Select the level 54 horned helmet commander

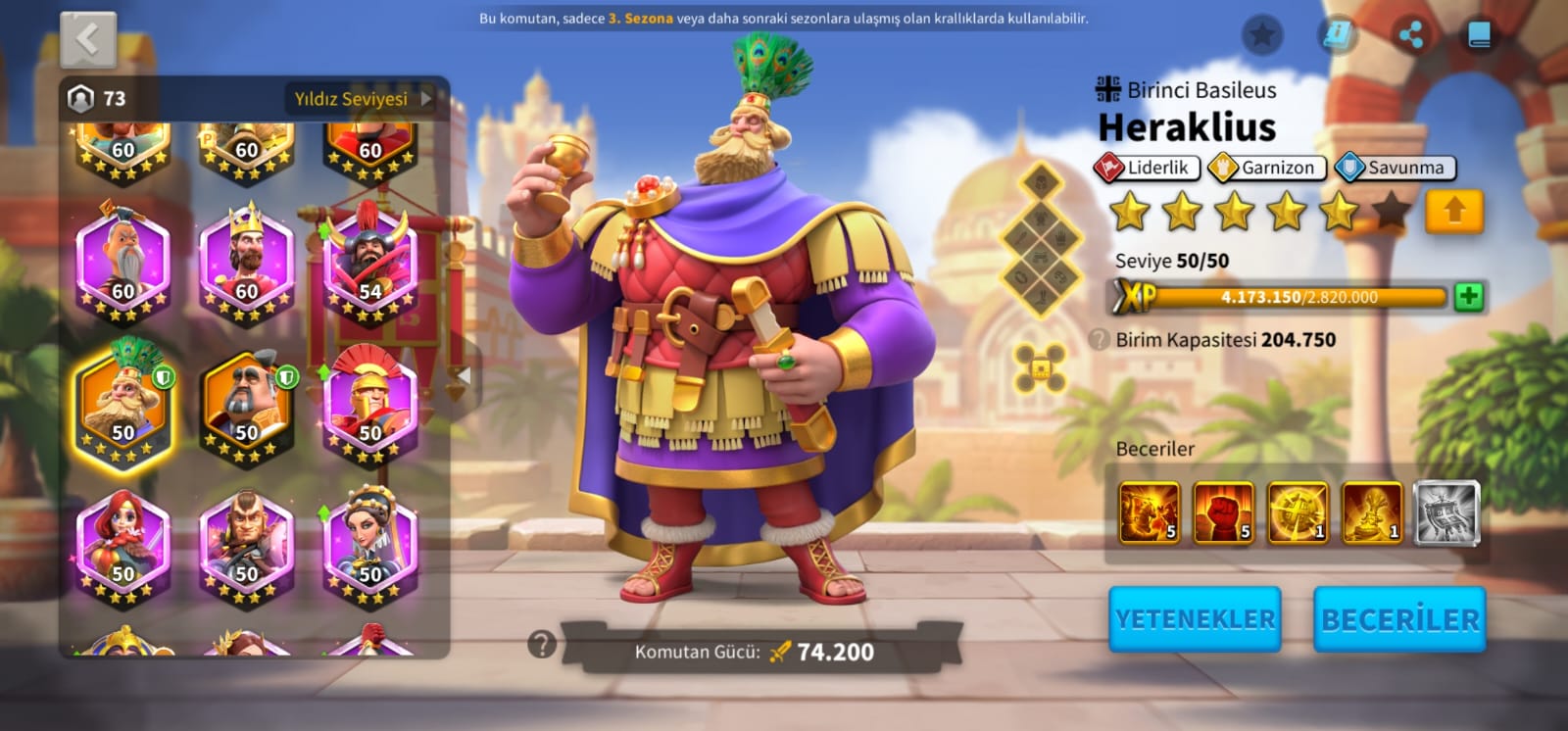[x=370, y=262]
